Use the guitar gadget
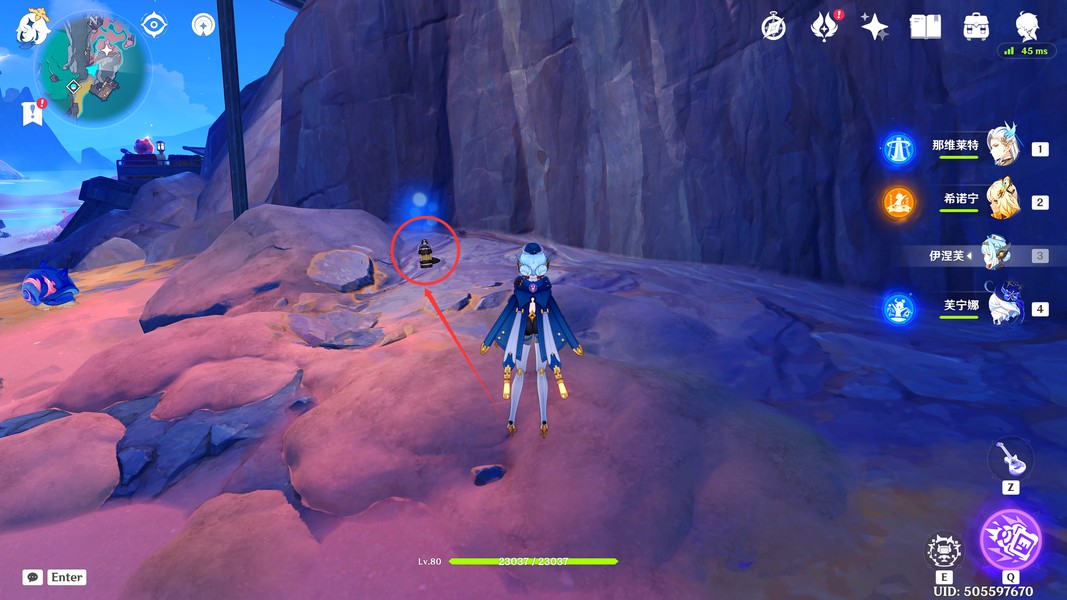Viewport: 1067px width, 600px height. click(1010, 460)
